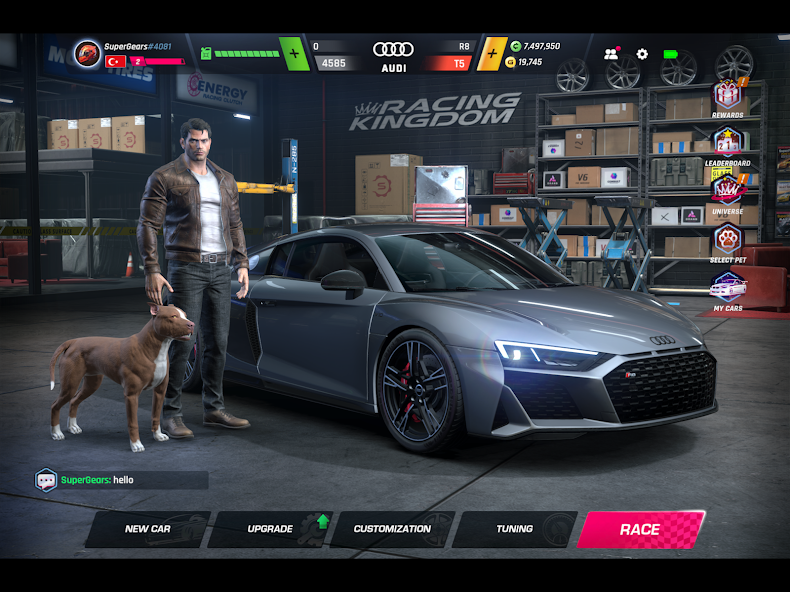Open the friends list icon
The height and width of the screenshot is (592, 790).
pos(611,54)
